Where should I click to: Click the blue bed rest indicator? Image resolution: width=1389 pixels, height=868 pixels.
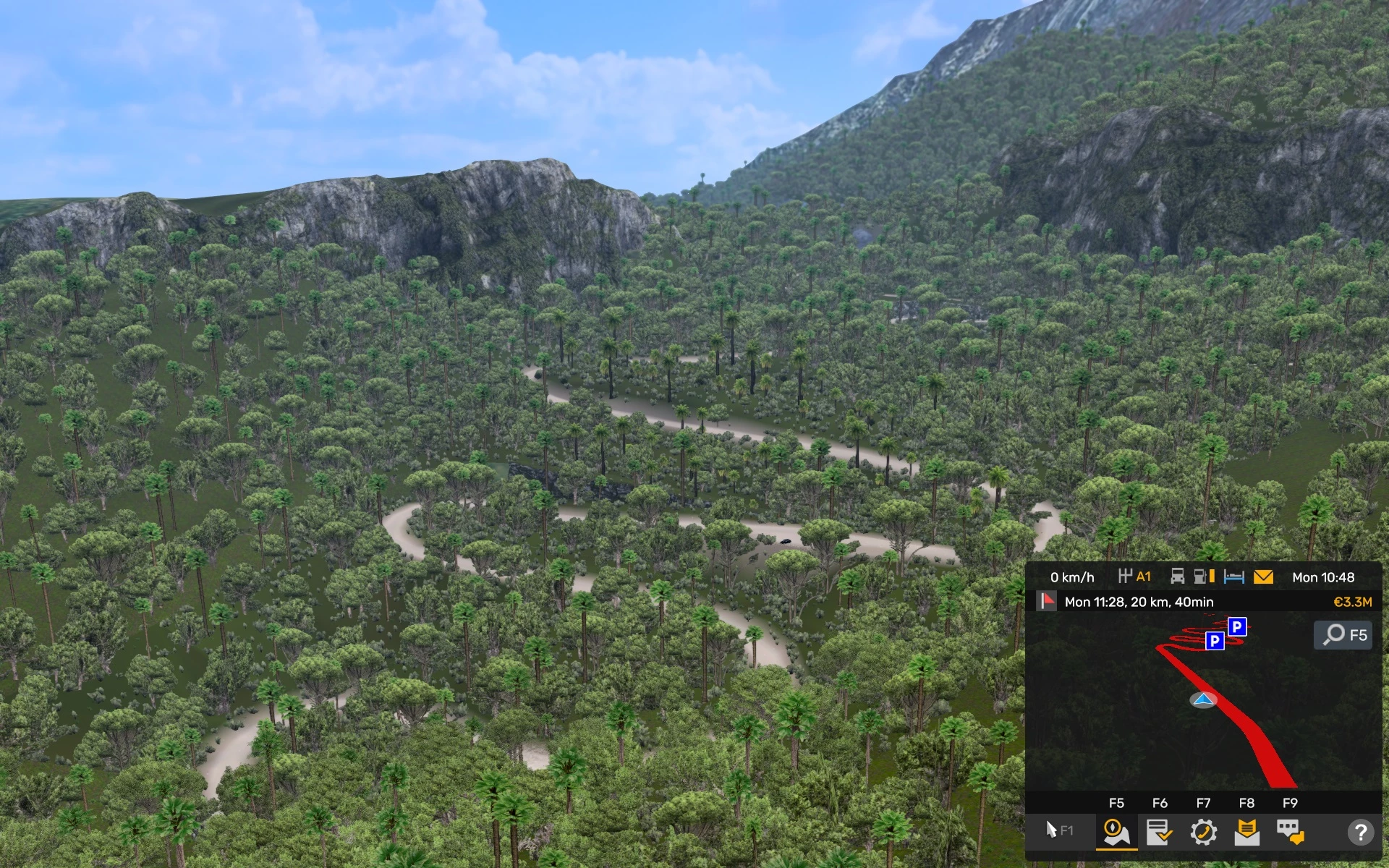pos(1233,576)
